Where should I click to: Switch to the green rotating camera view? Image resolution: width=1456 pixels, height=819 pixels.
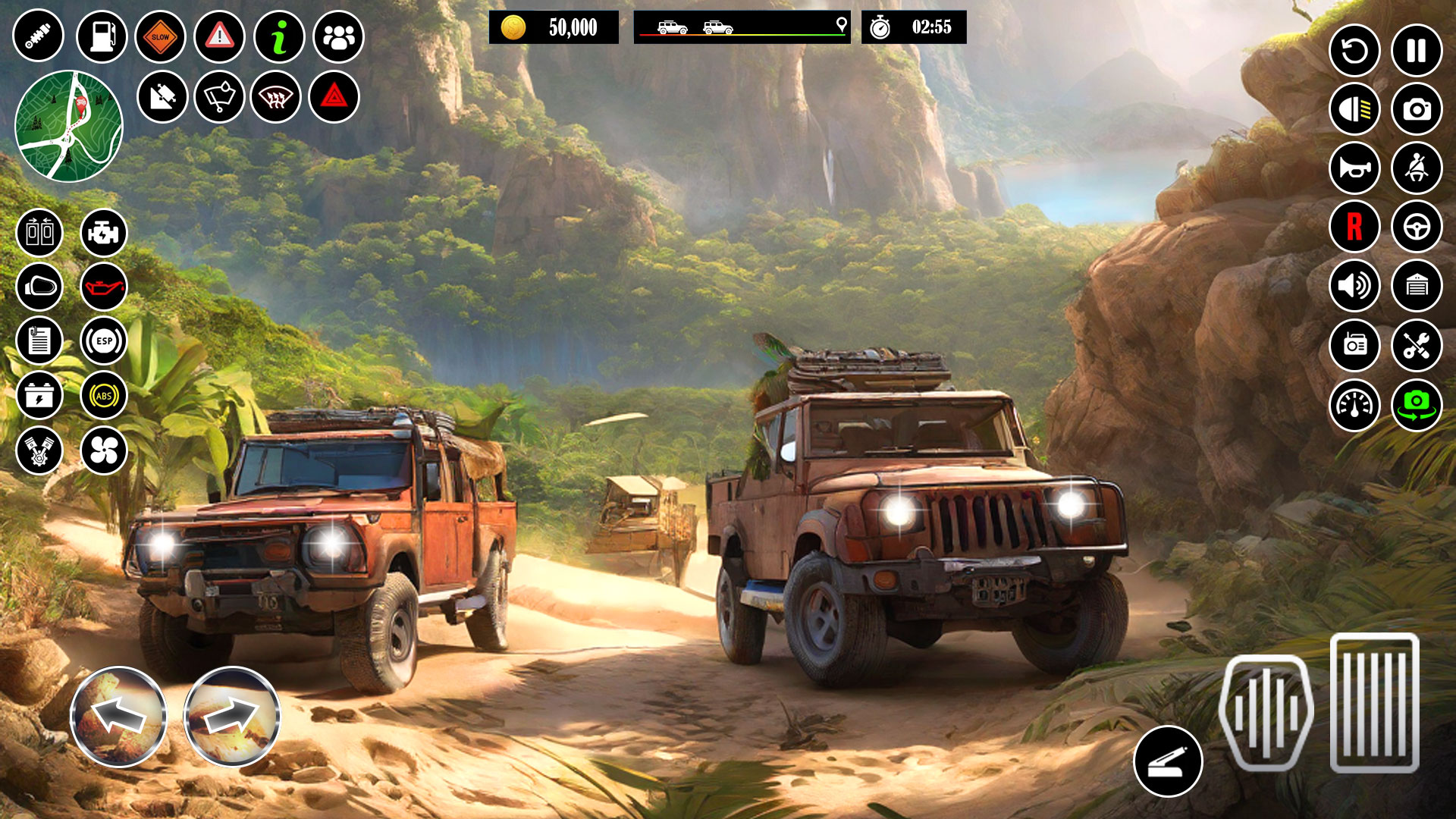pos(1417,406)
